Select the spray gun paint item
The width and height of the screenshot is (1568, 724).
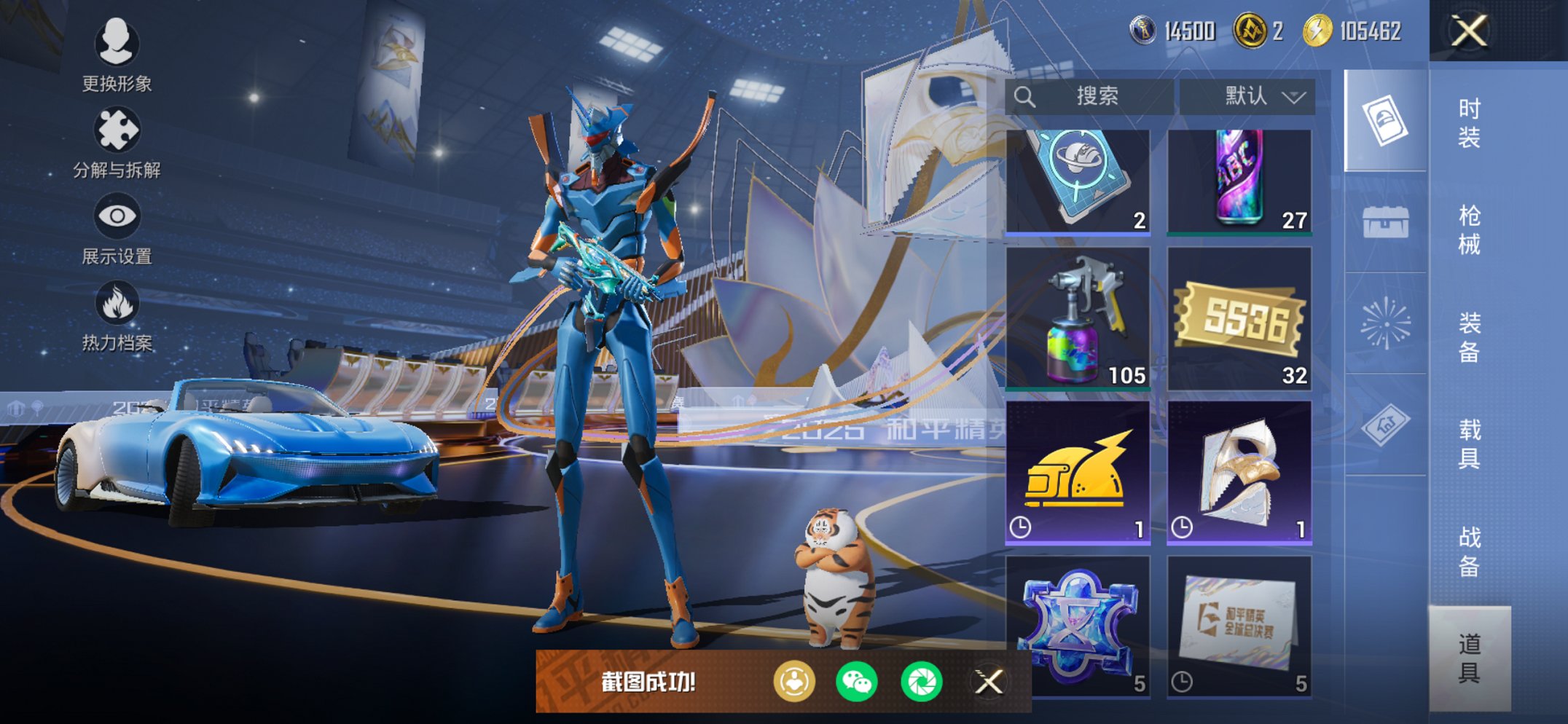click(1078, 319)
